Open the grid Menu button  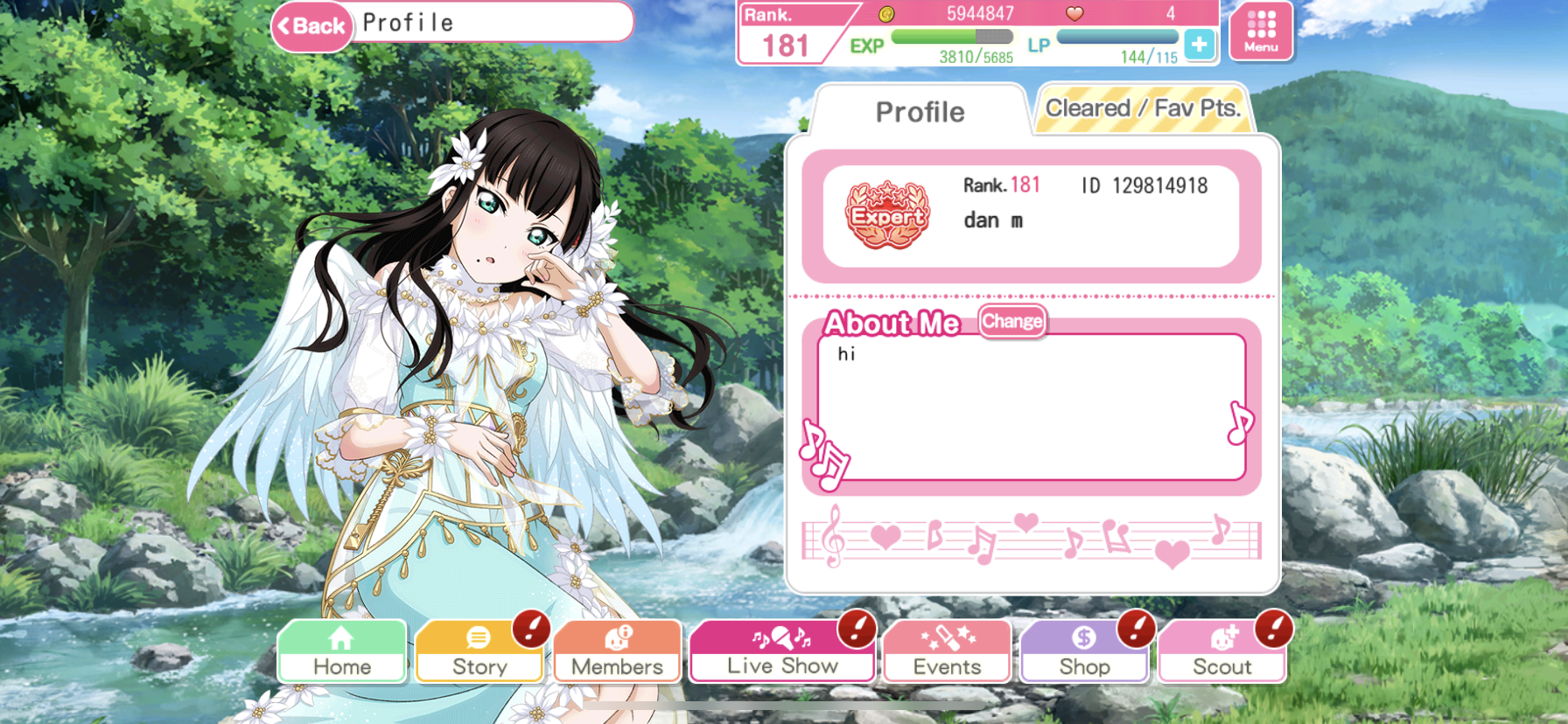tap(1261, 31)
